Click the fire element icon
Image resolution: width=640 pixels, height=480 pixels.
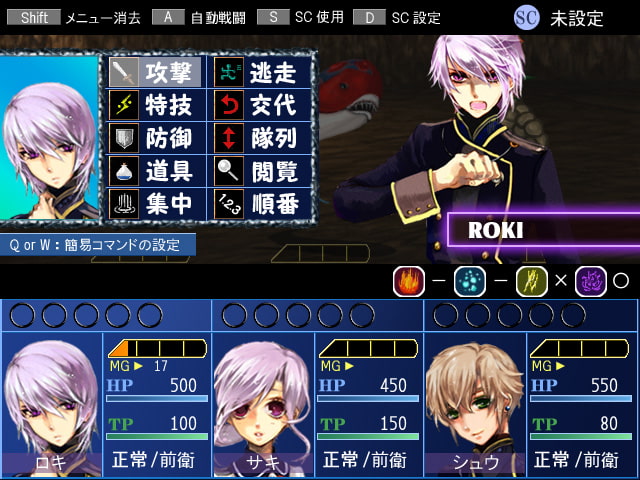click(409, 281)
